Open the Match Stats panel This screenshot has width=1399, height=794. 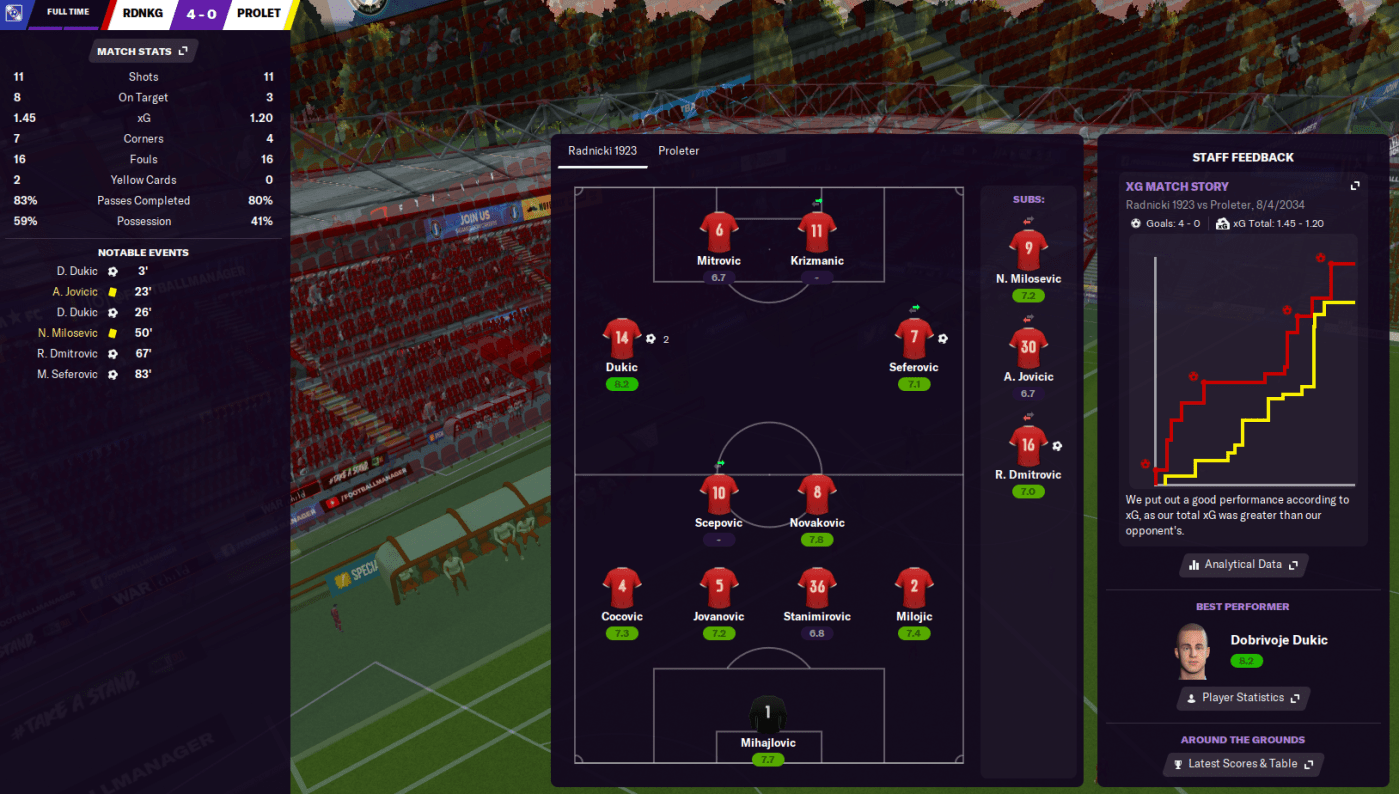tap(142, 51)
